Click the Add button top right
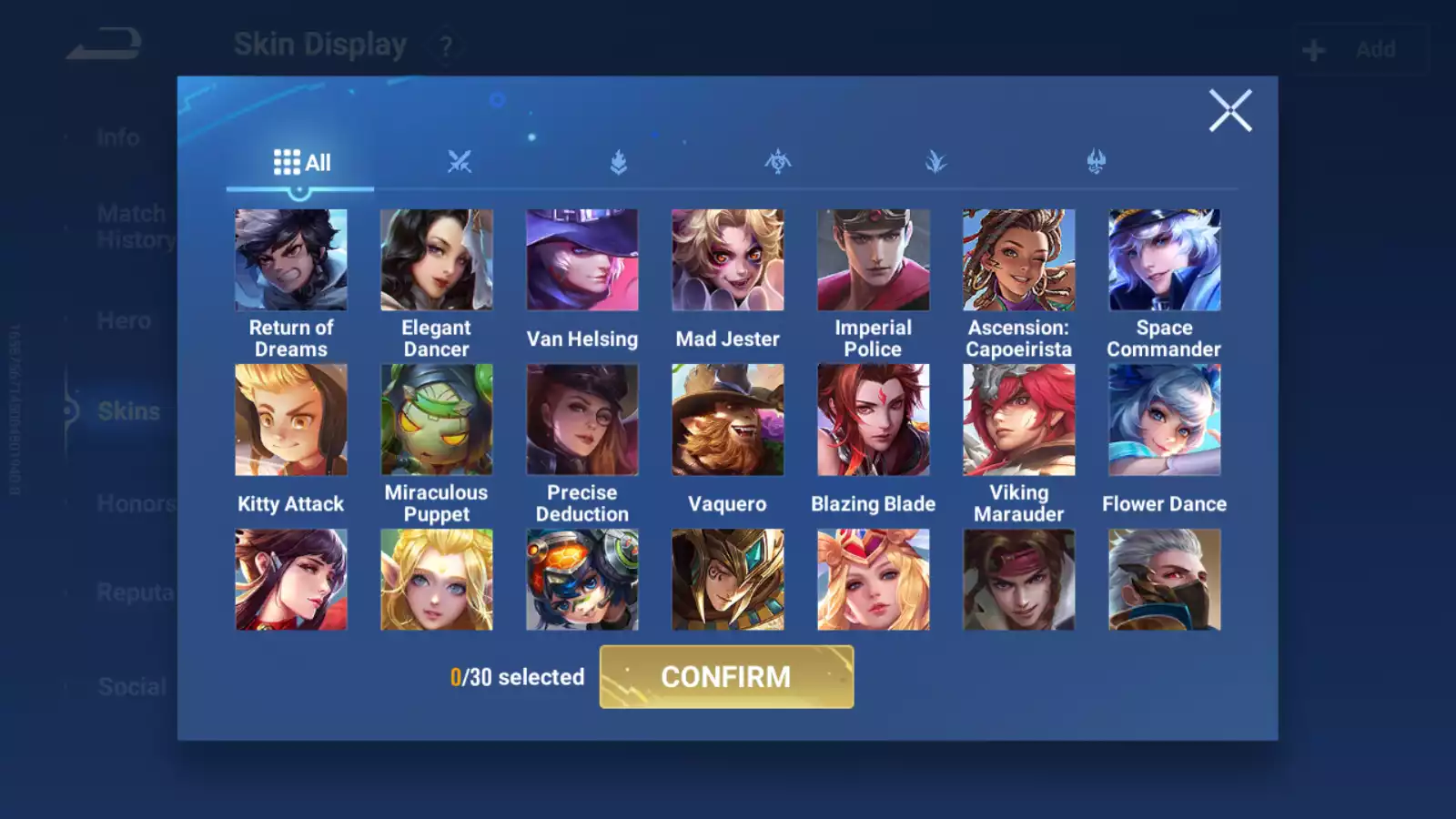1456x819 pixels. 1360,48
